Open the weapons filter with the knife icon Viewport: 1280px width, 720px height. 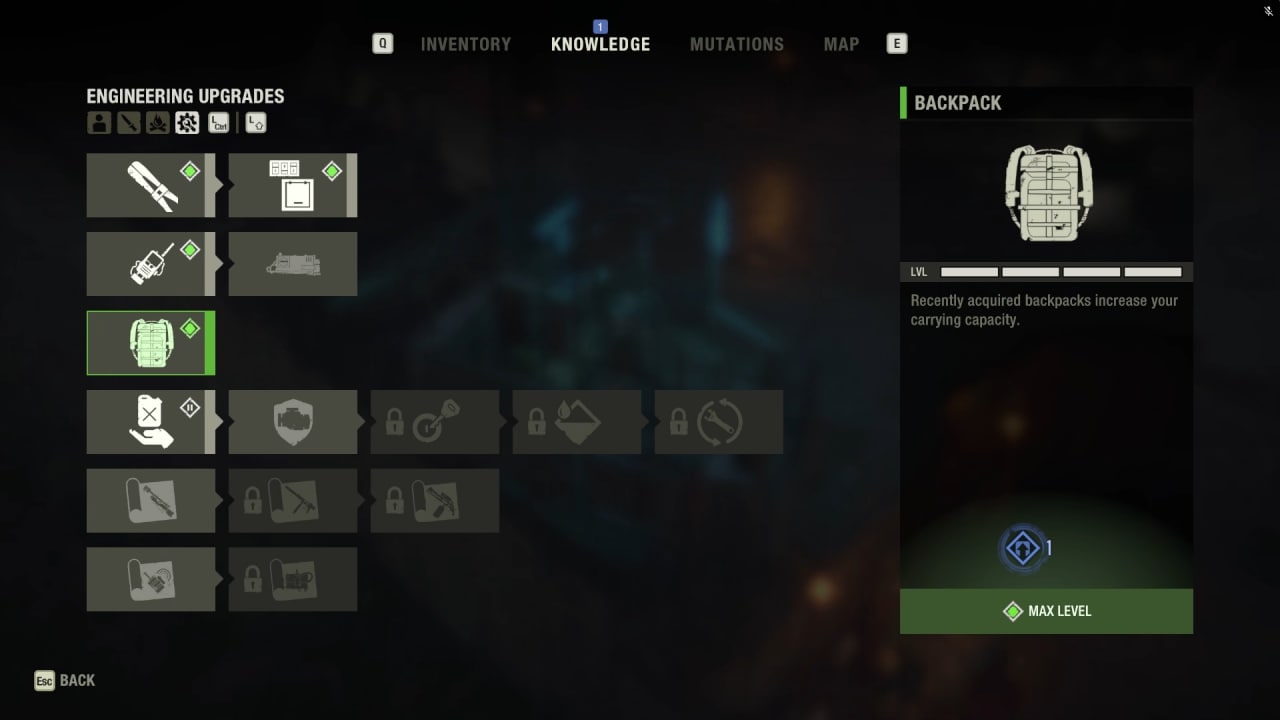tap(128, 123)
